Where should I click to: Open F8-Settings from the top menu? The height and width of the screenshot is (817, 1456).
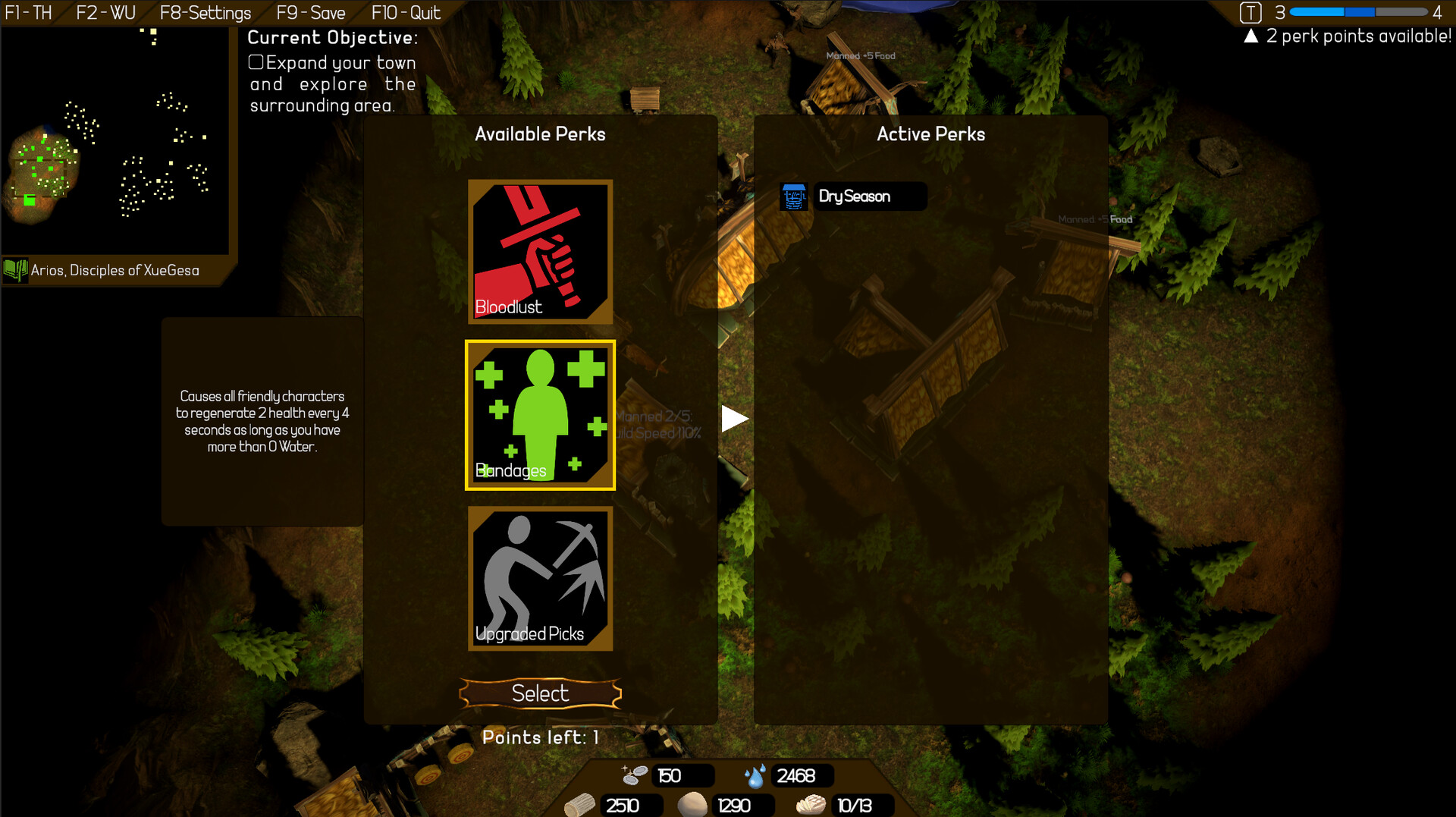(x=205, y=12)
